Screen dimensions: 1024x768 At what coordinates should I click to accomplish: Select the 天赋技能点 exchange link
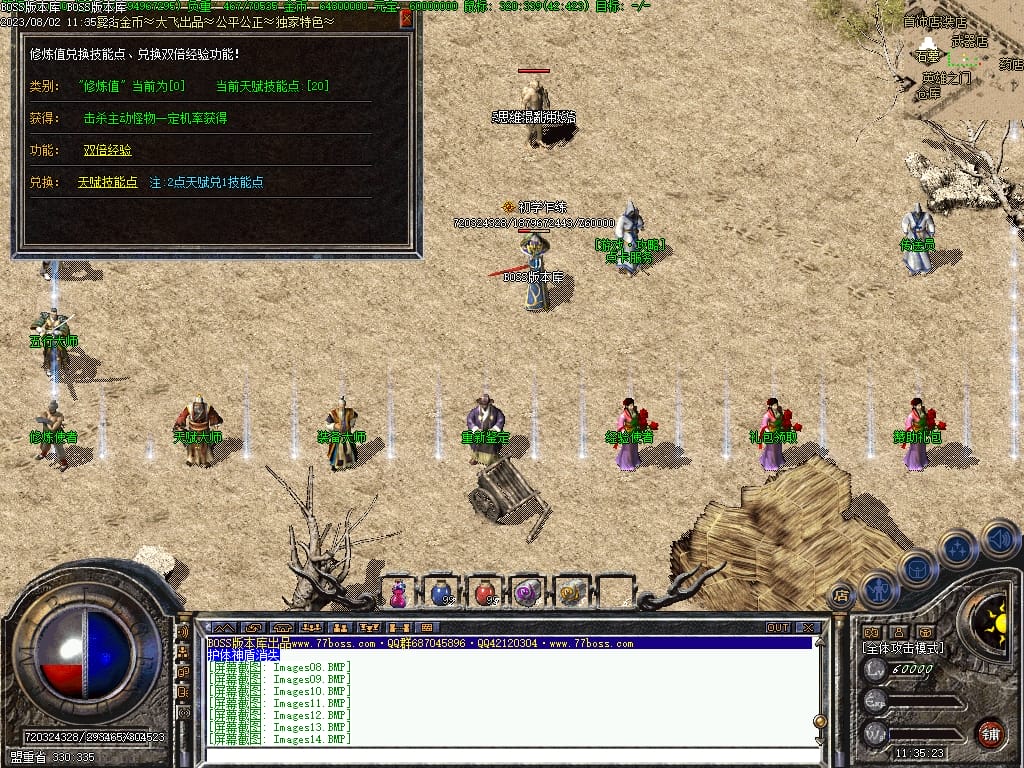(107, 182)
